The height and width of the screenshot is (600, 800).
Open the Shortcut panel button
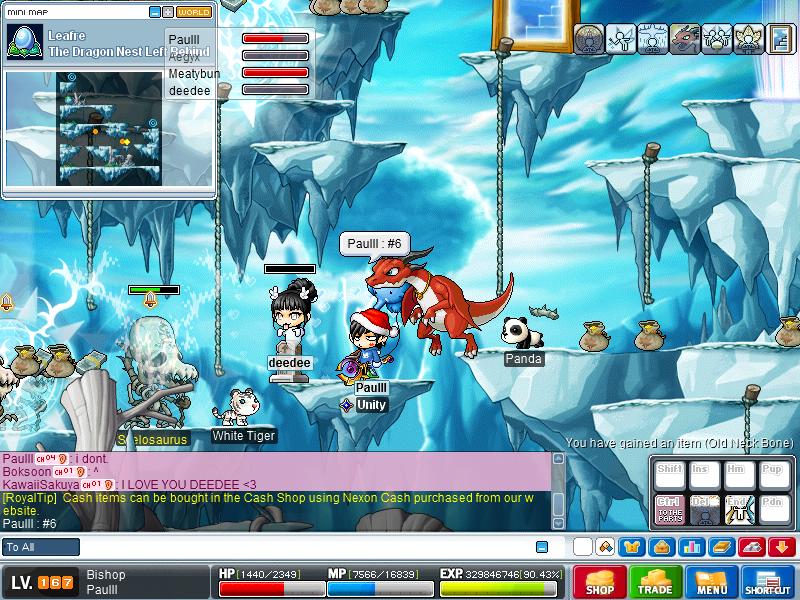768,582
